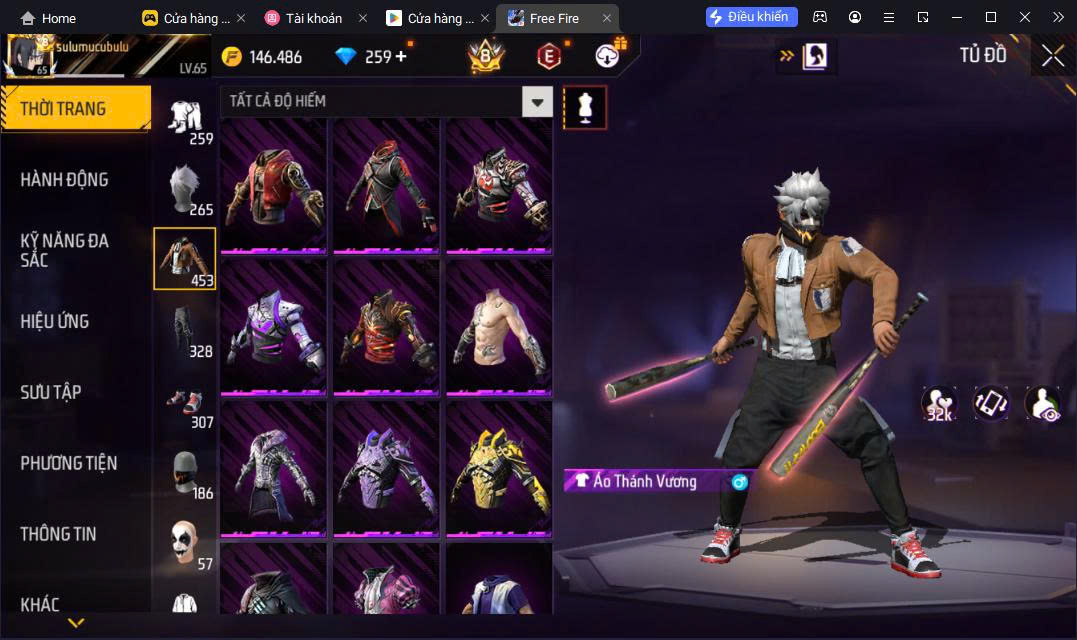The image size is (1077, 640).
Task: Go to the SƯU TẬP tab
Action: coord(51,392)
